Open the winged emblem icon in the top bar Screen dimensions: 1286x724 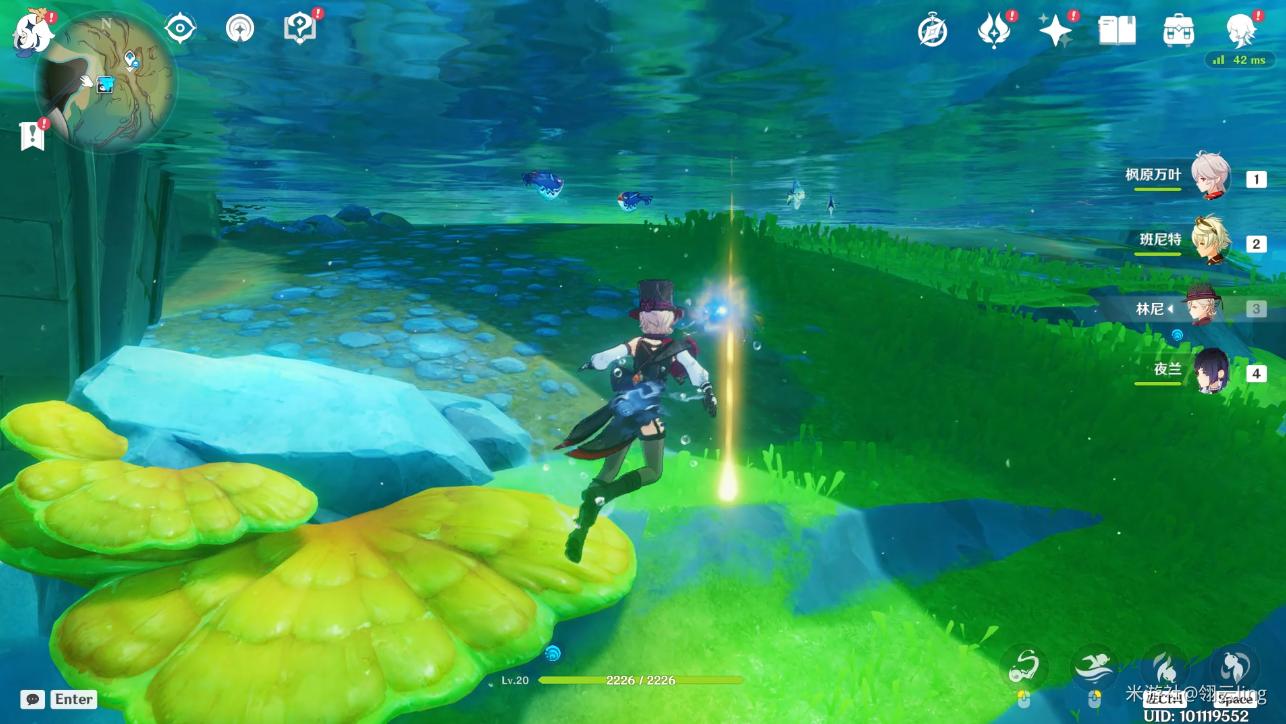pos(994,31)
